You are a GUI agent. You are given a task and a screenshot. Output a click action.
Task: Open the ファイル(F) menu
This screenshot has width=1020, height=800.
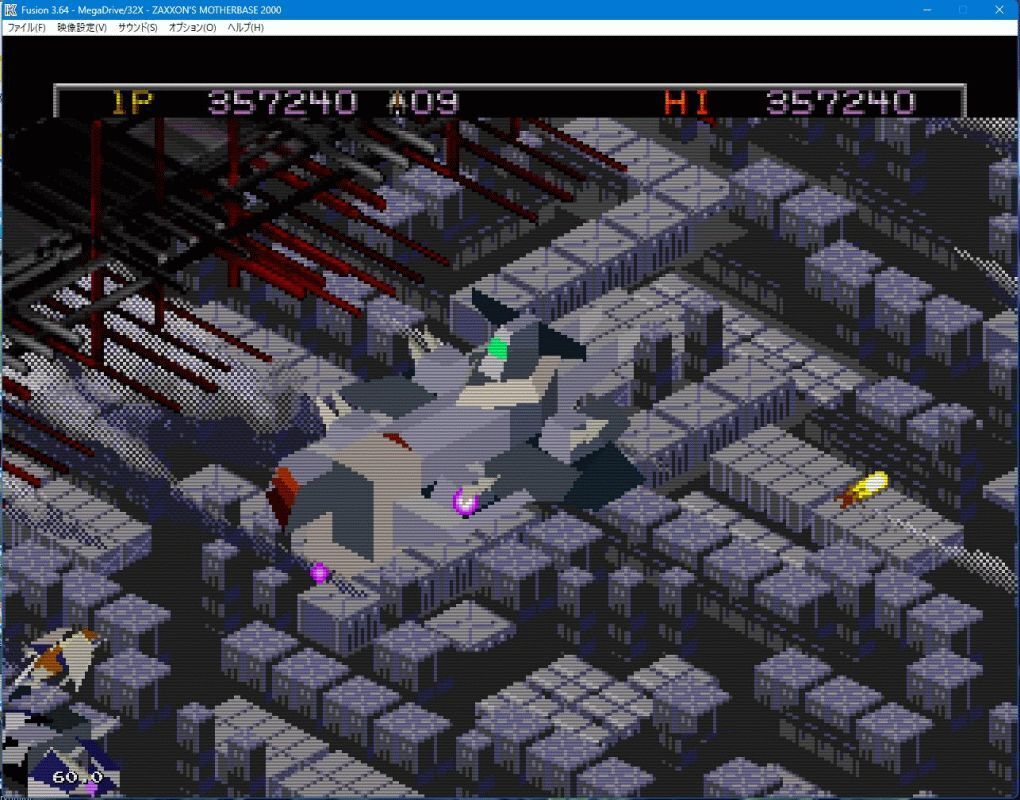pyautogui.click(x=26, y=27)
